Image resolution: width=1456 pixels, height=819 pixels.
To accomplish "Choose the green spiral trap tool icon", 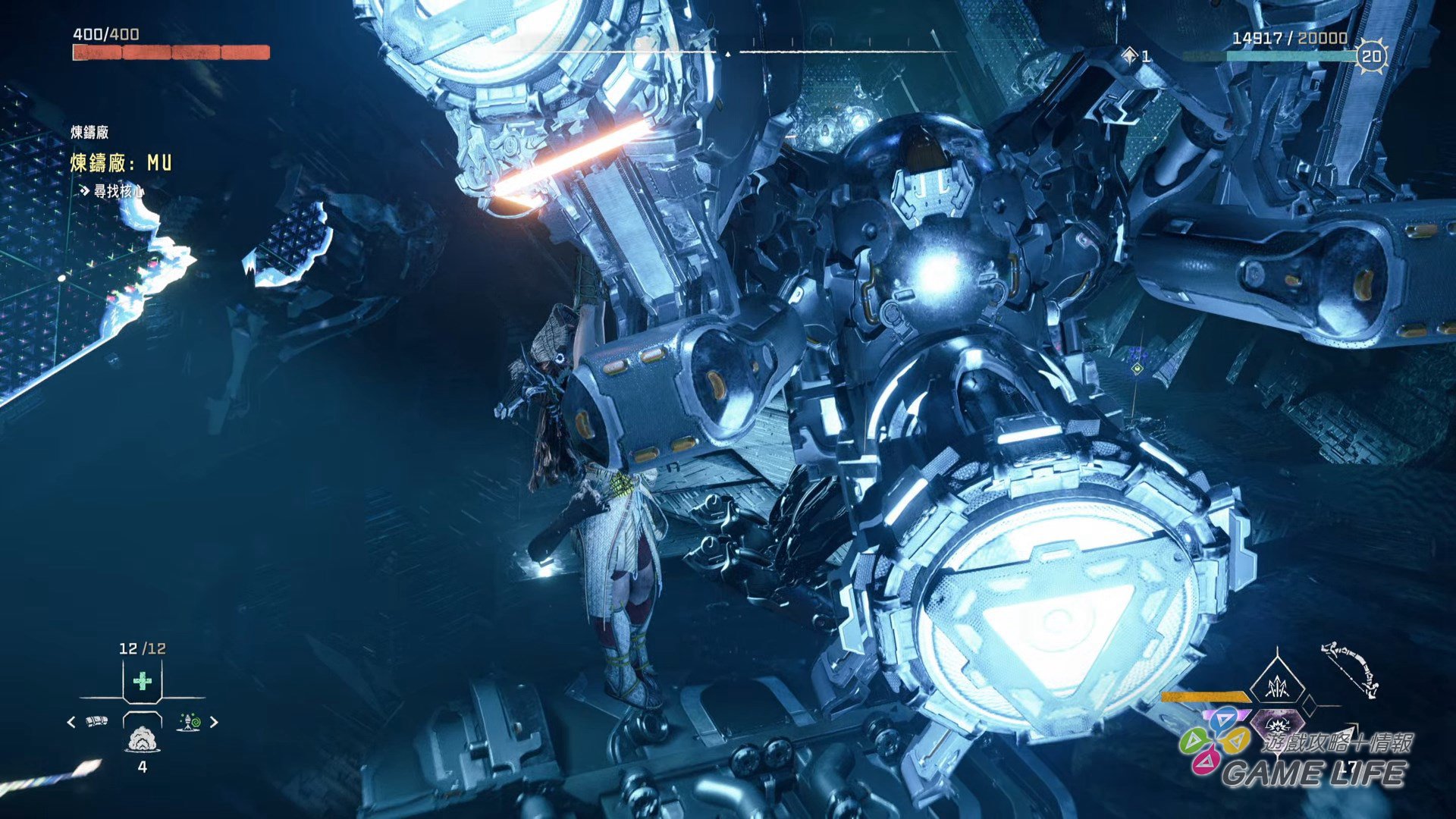I will 189,722.
